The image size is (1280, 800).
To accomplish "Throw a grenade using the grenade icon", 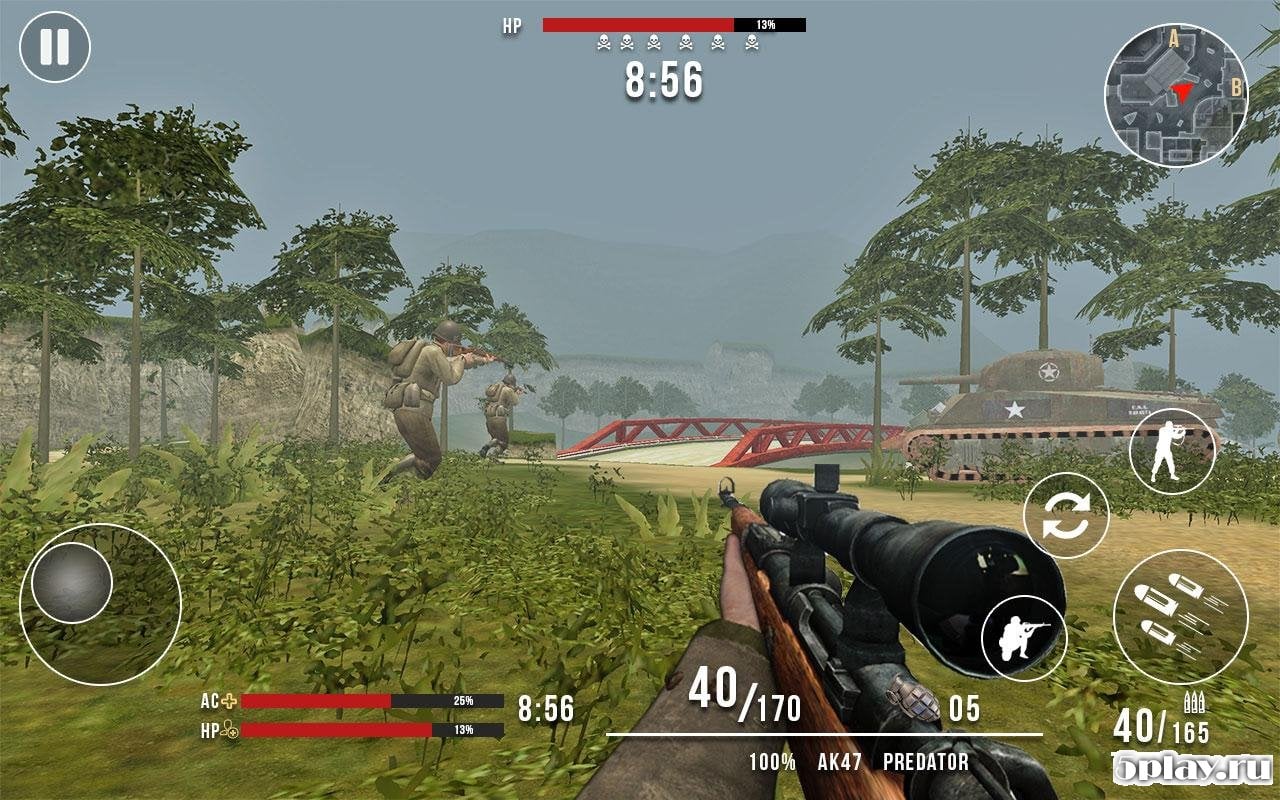I will tap(912, 699).
